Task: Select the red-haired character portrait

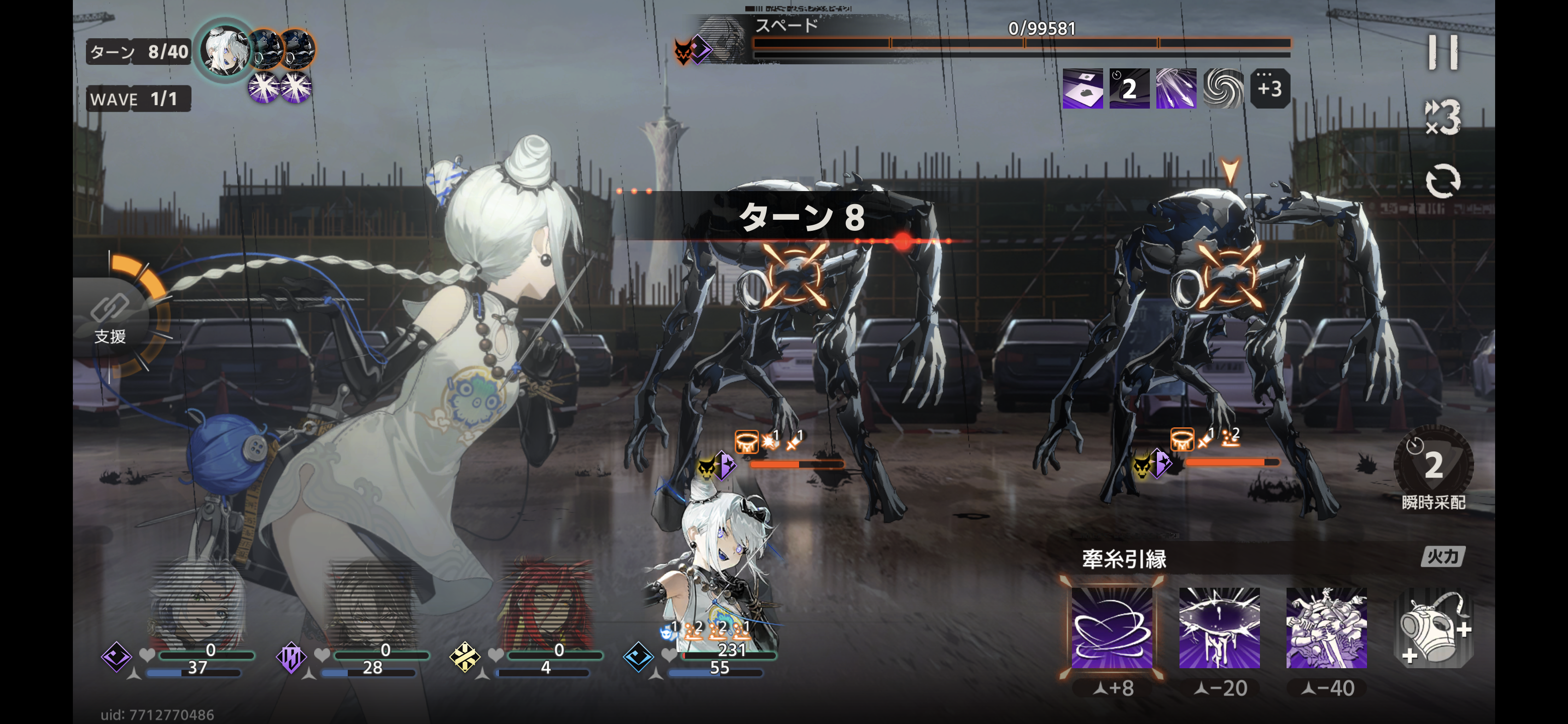Action: tap(545, 609)
